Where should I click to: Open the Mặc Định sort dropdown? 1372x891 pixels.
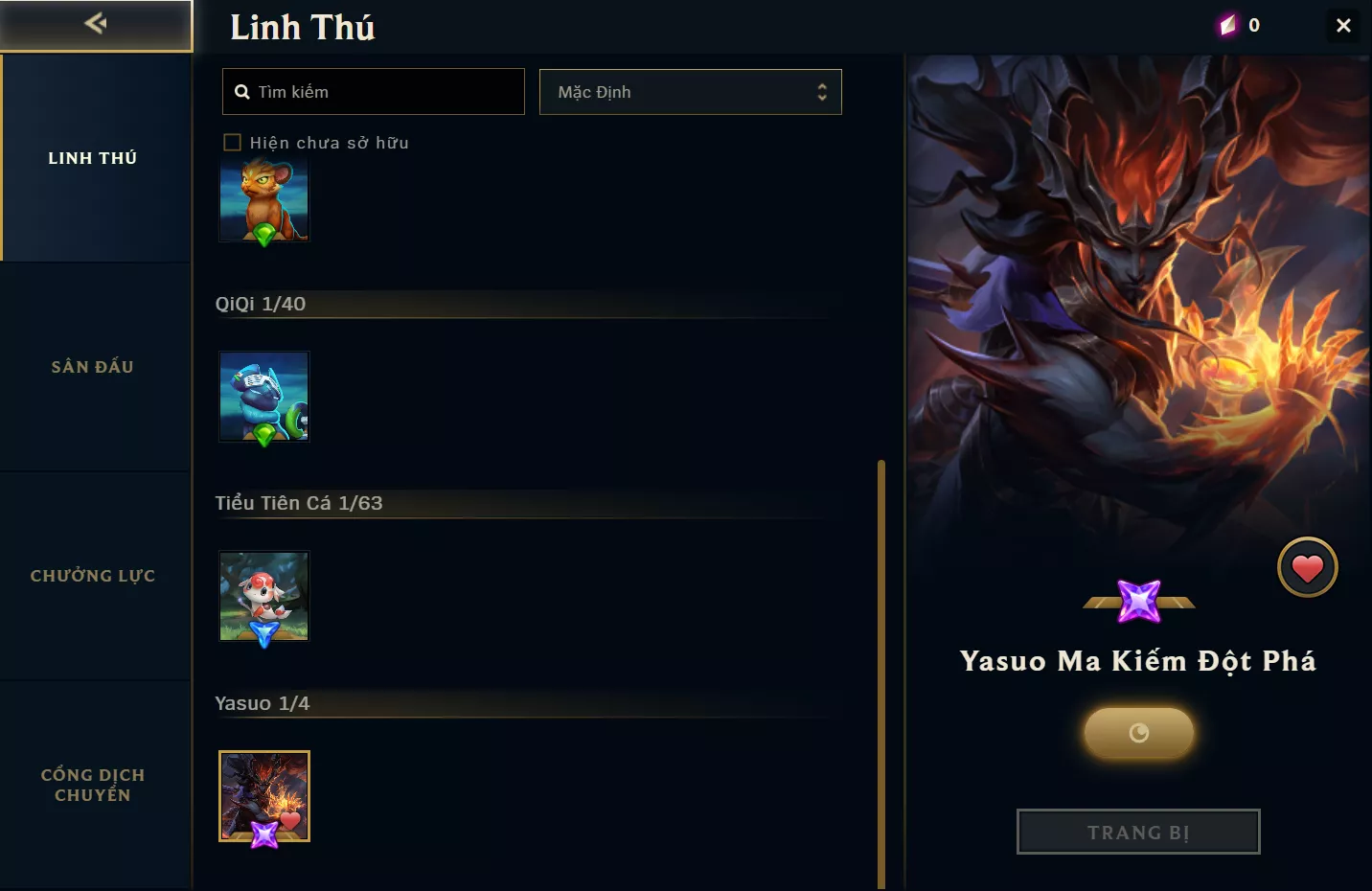point(690,92)
